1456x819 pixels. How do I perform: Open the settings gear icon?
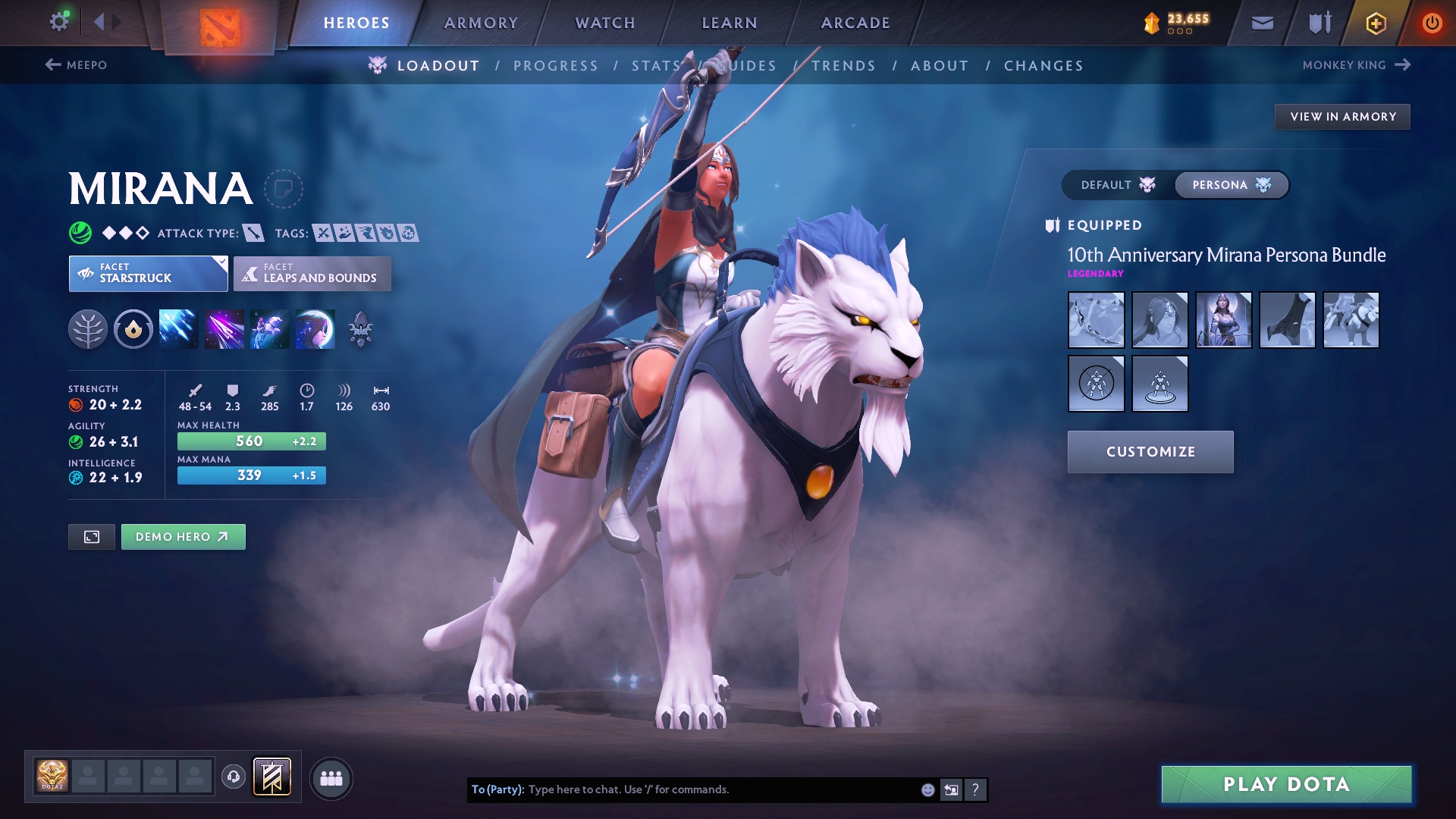59,21
